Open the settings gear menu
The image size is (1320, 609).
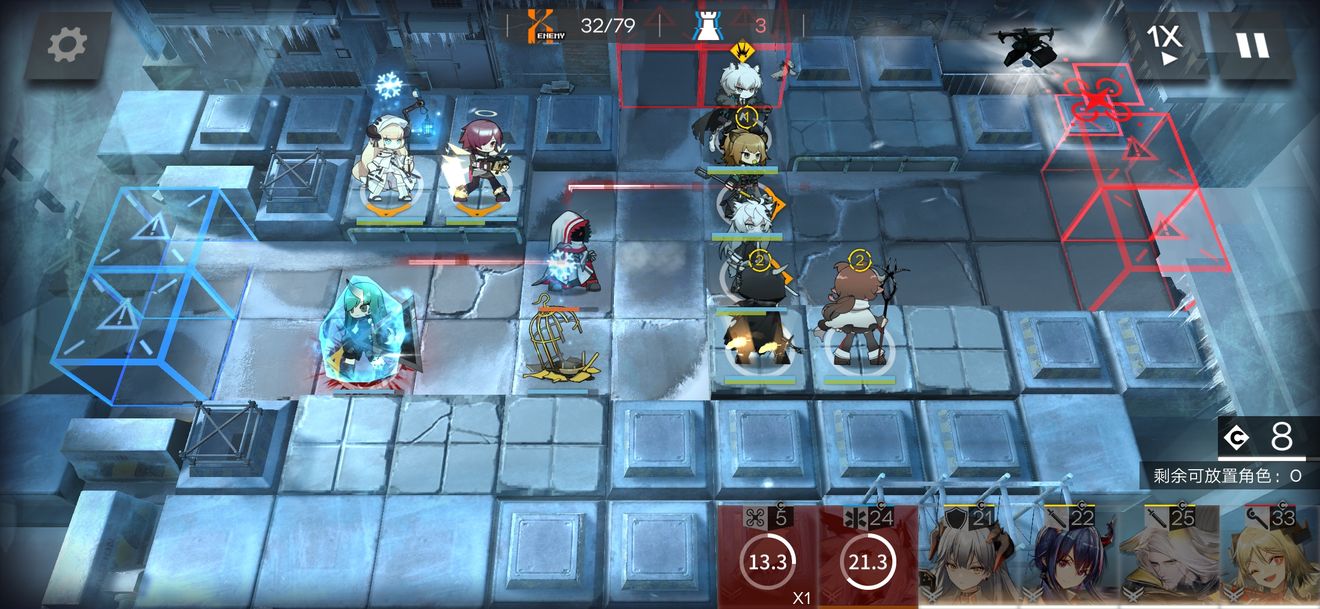coord(67,44)
